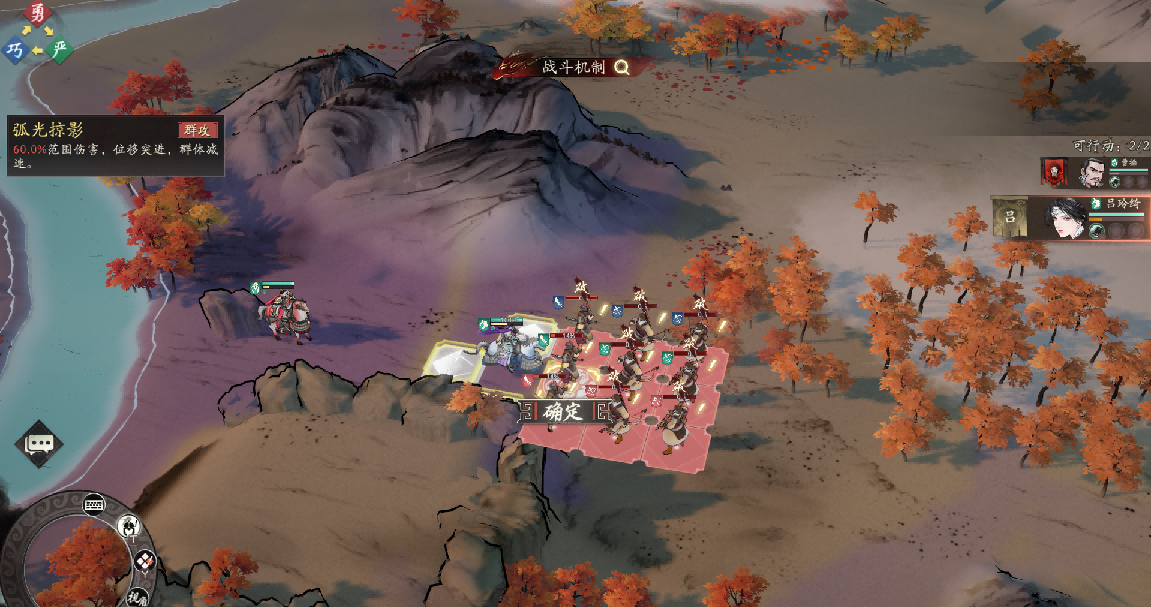Toggle the 视角 camera view button

[137, 596]
